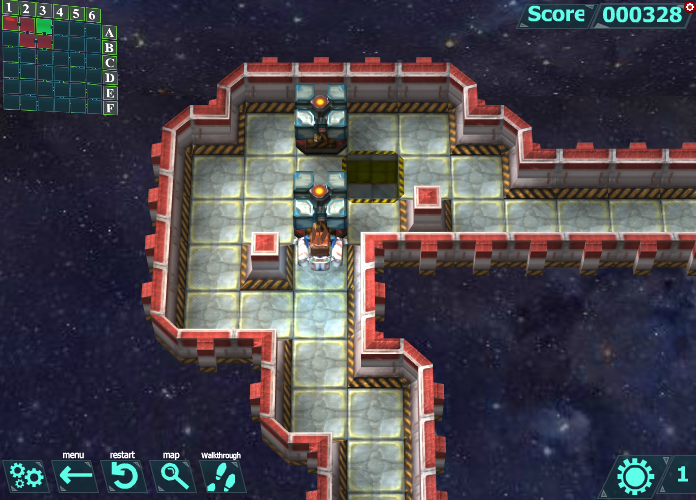Click the small red icon beside the score
The width and height of the screenshot is (696, 500).
click(x=689, y=6)
